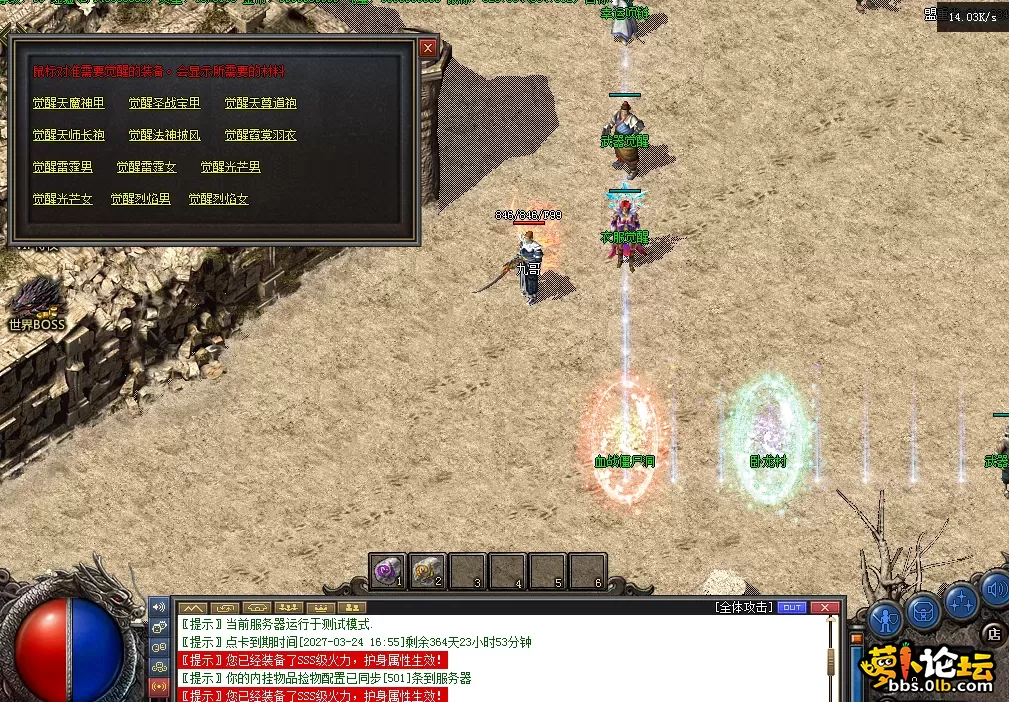1009x702 pixels.
Task: Select the 觉醒圣战宝甲 link
Action: pos(164,103)
